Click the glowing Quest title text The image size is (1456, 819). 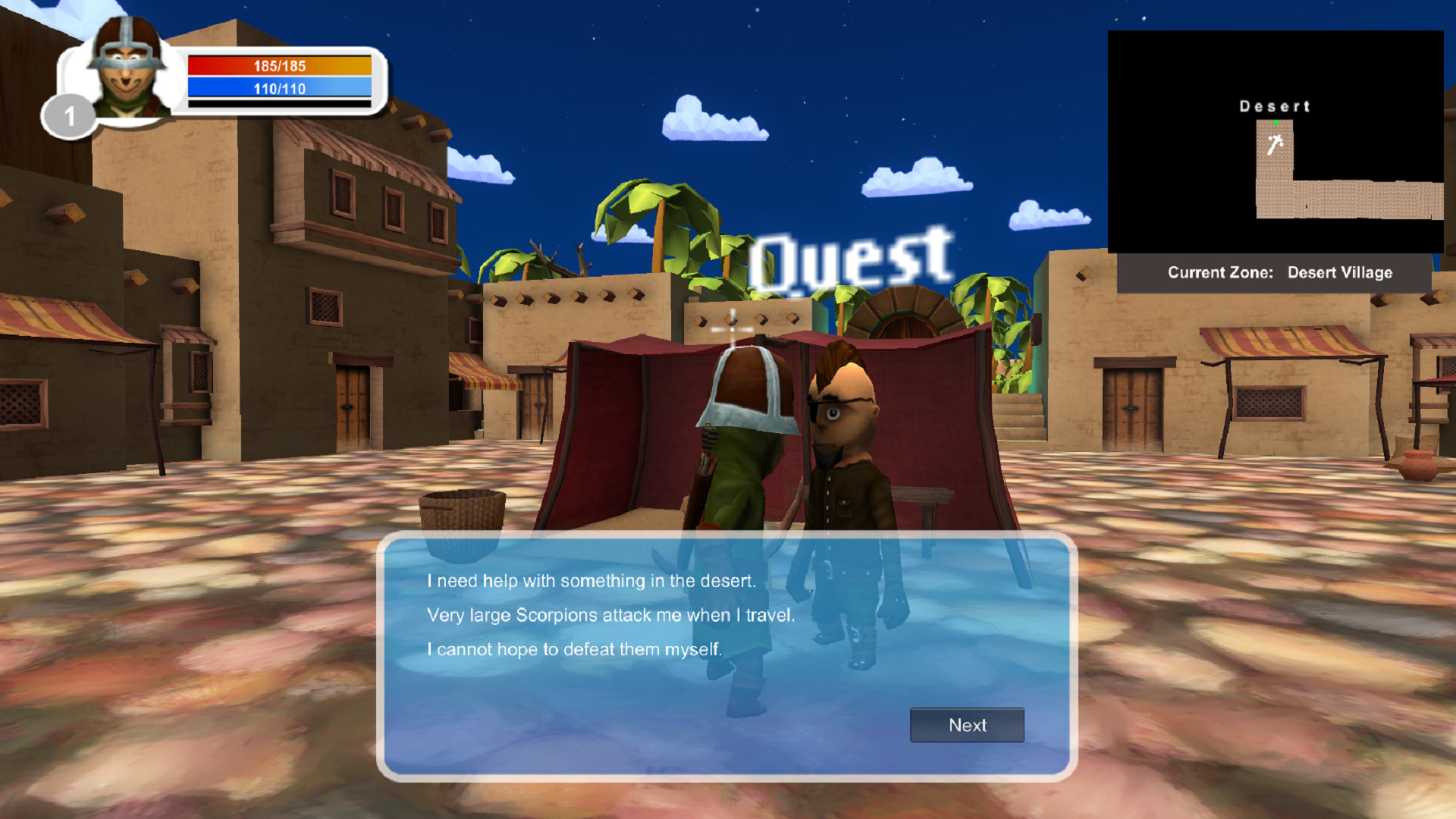(x=851, y=258)
